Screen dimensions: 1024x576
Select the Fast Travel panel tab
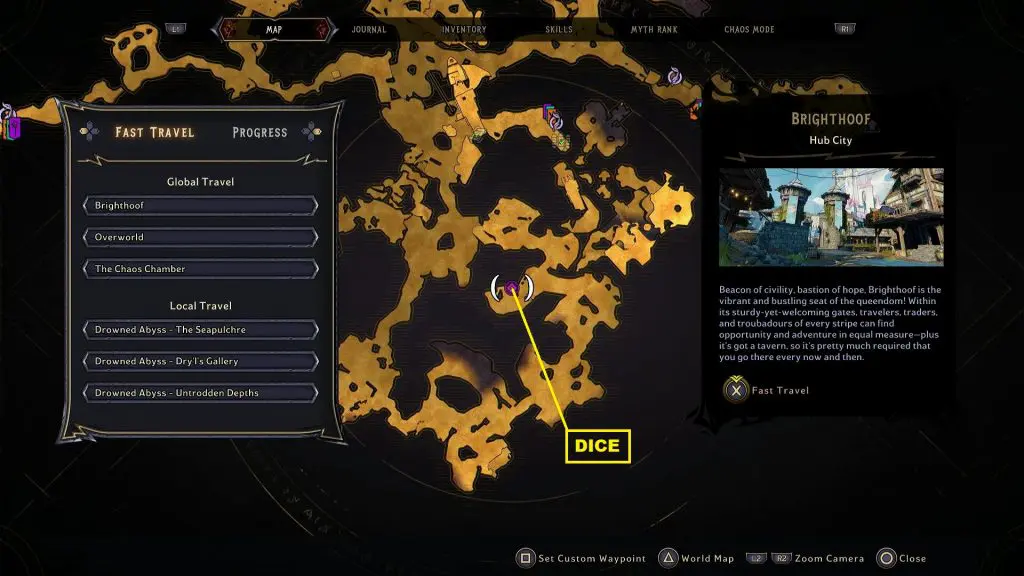tap(155, 132)
